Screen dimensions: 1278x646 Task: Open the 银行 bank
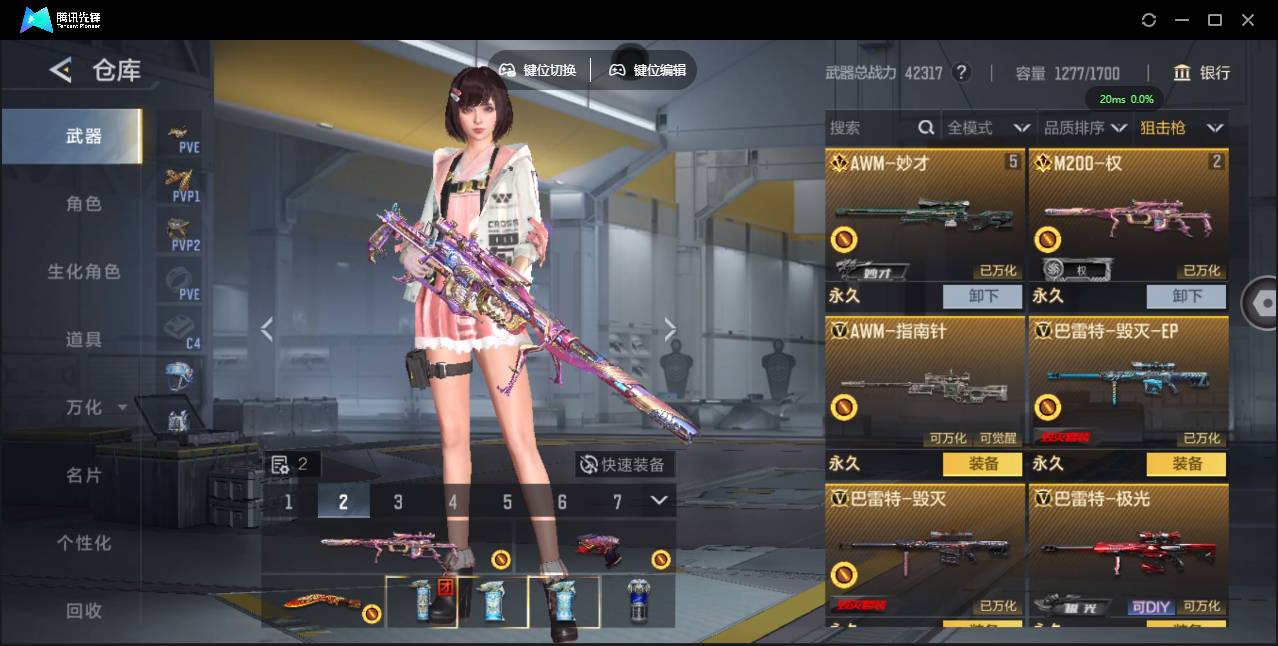coord(1202,73)
